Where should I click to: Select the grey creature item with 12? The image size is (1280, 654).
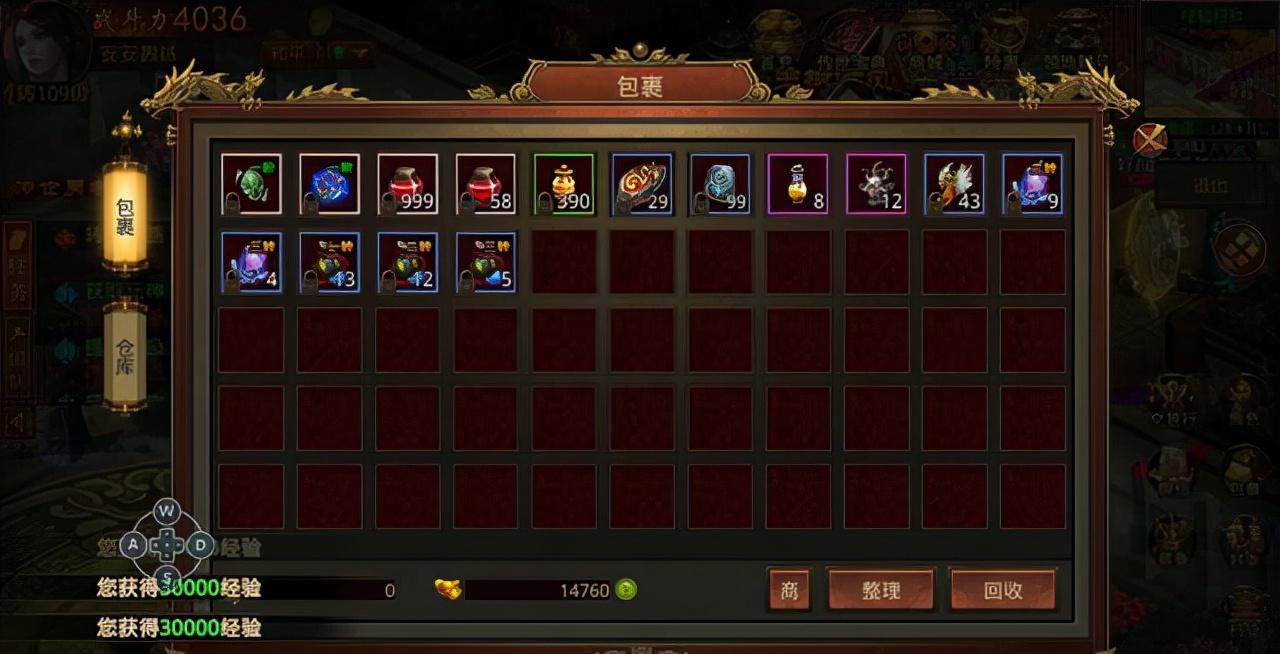[876, 184]
